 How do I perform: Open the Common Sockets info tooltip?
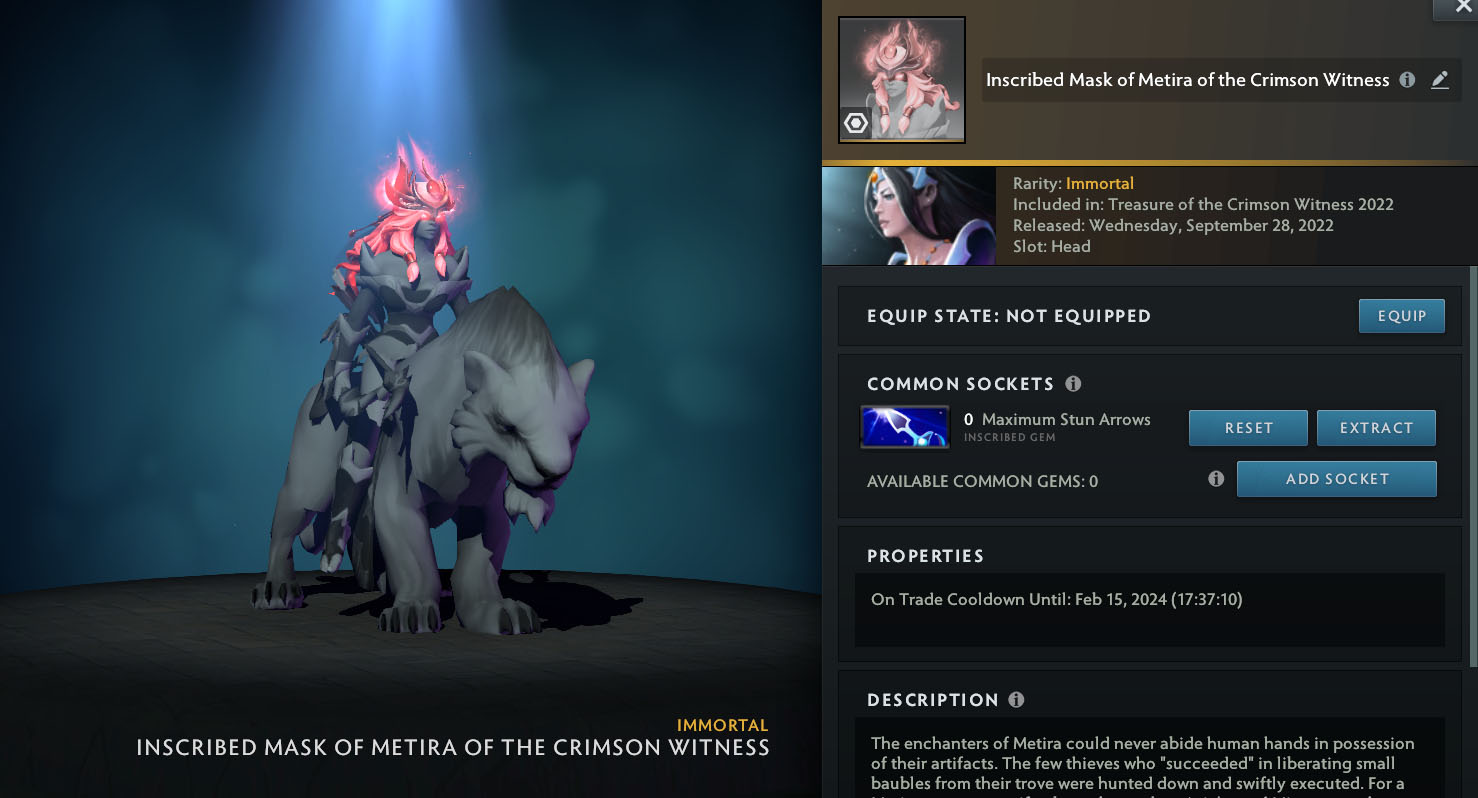coord(1073,384)
